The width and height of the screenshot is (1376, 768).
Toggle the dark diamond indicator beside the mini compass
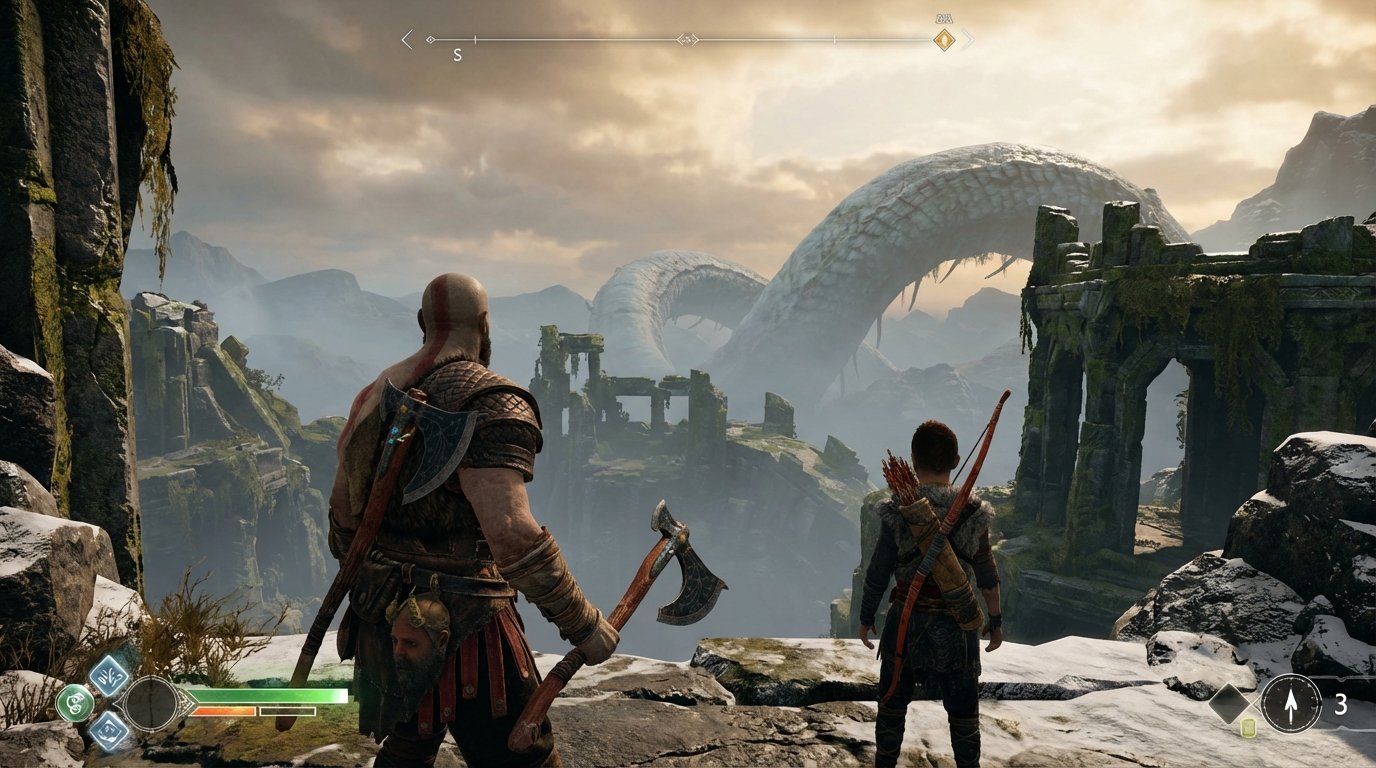[1229, 702]
